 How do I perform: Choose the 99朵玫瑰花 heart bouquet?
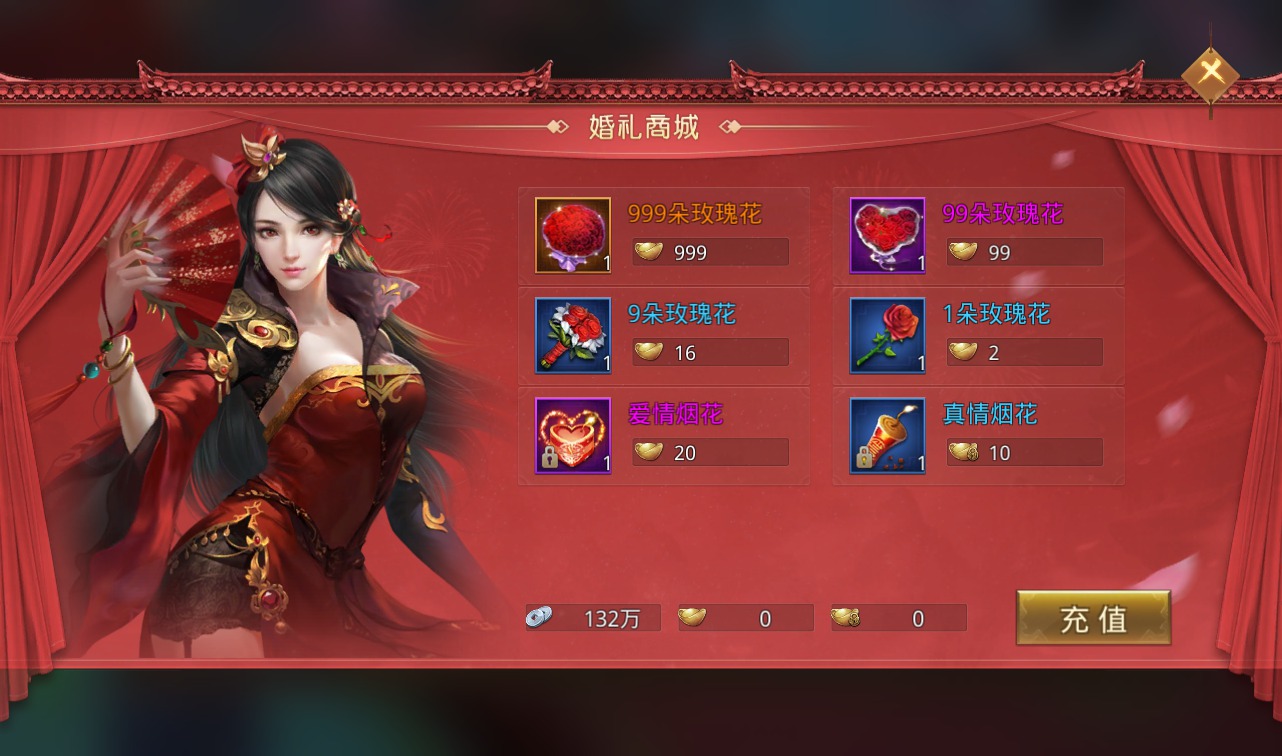(887, 236)
